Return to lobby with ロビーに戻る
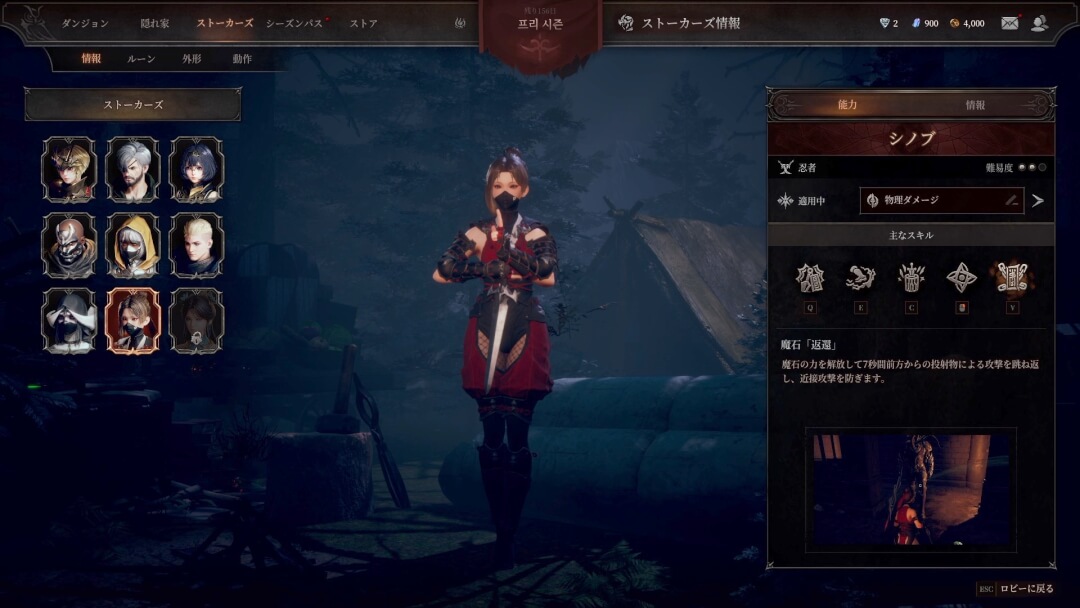 [1026, 589]
